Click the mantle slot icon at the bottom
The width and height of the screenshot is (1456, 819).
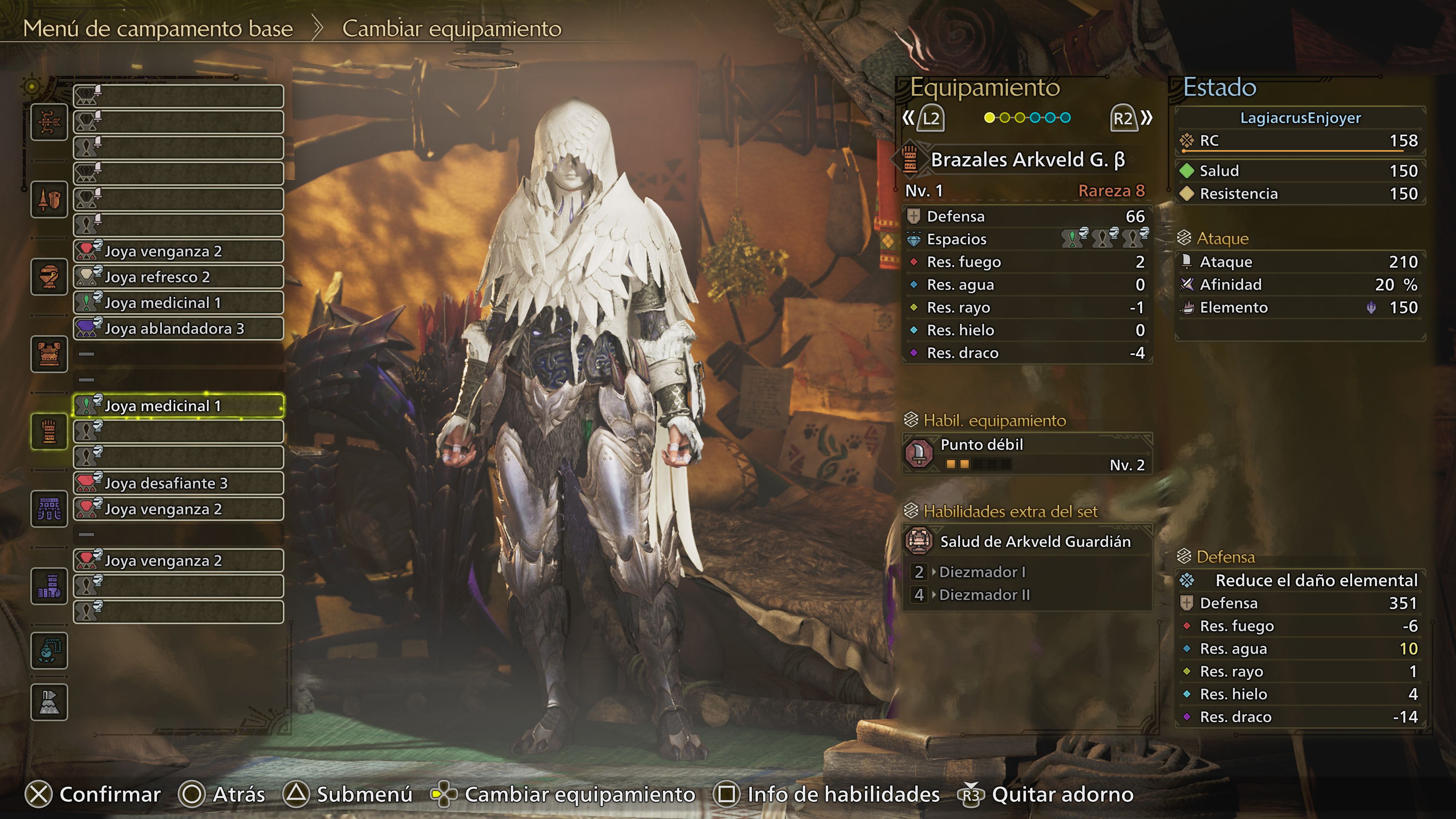tap(49, 701)
